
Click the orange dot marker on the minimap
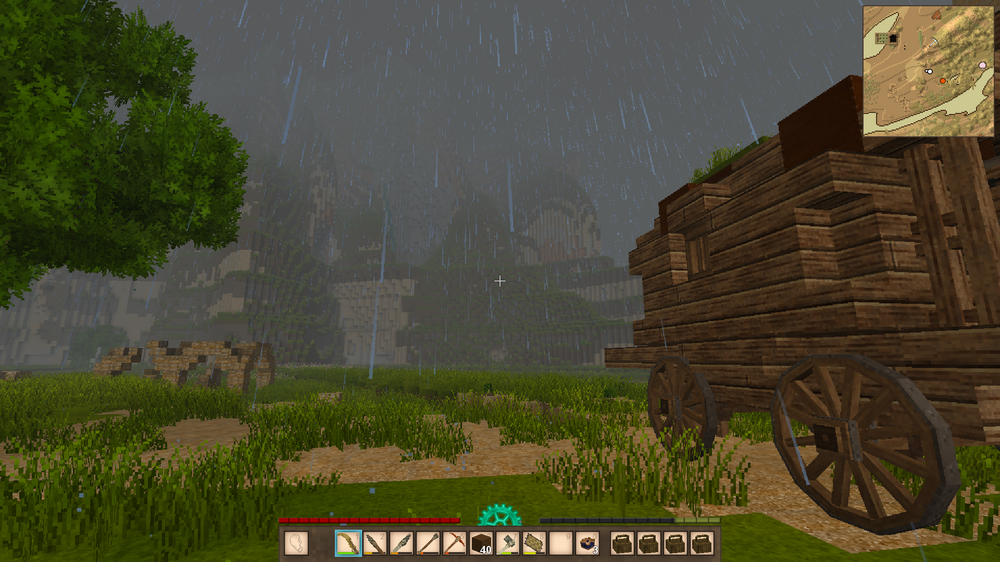point(942,80)
